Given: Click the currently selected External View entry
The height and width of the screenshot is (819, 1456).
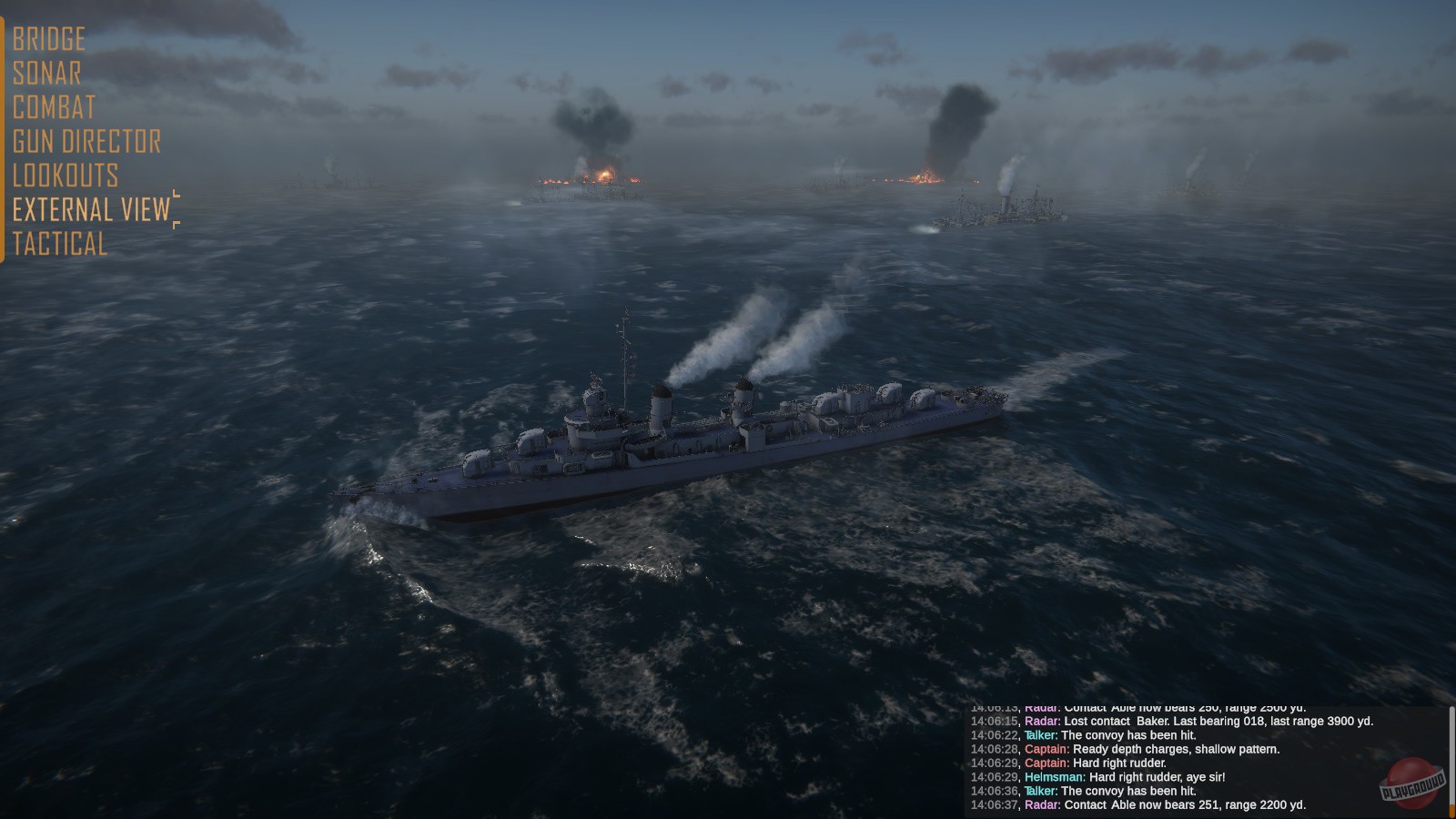Looking at the screenshot, I should 88,210.
